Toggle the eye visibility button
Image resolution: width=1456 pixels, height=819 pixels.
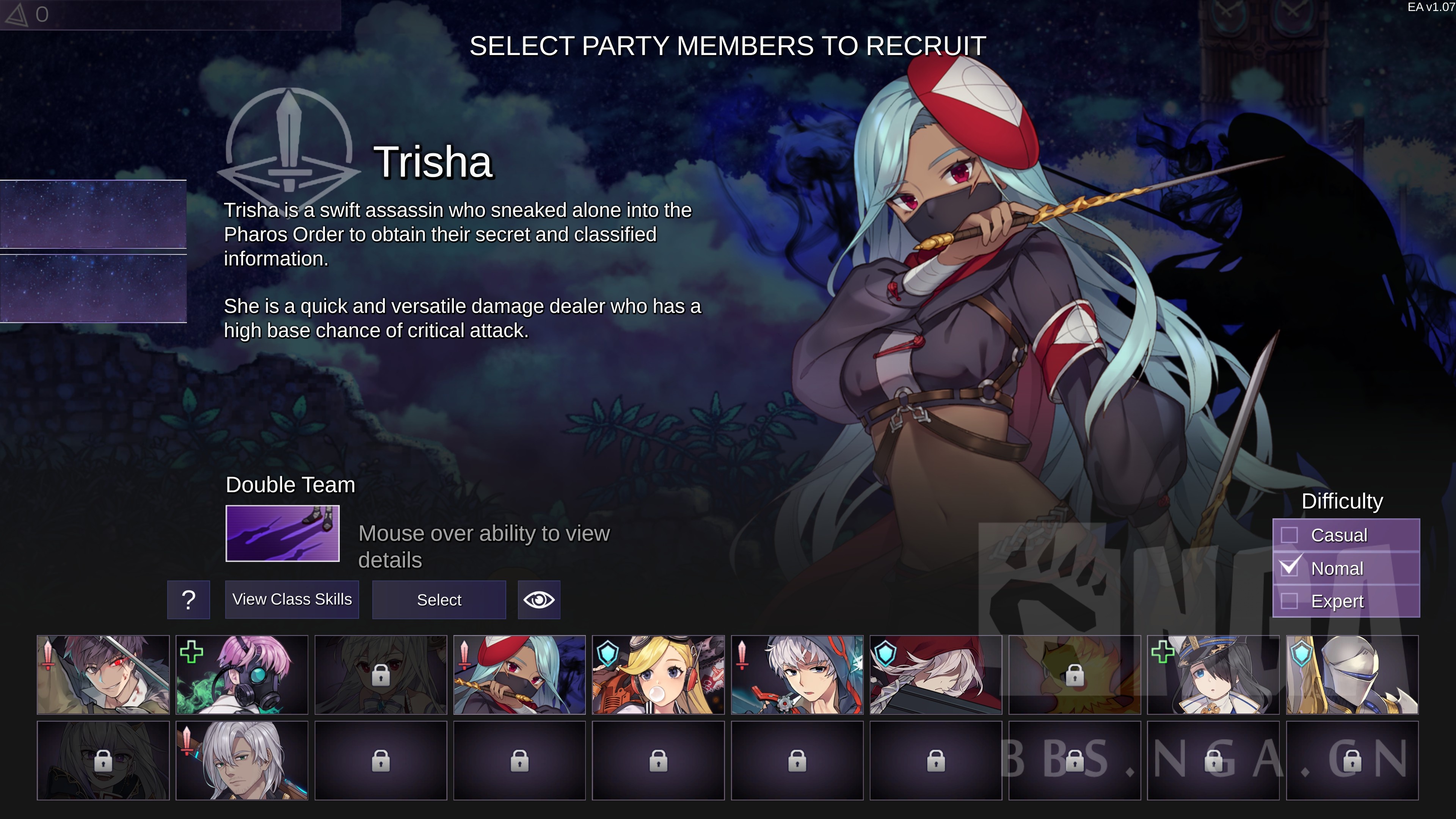539,600
